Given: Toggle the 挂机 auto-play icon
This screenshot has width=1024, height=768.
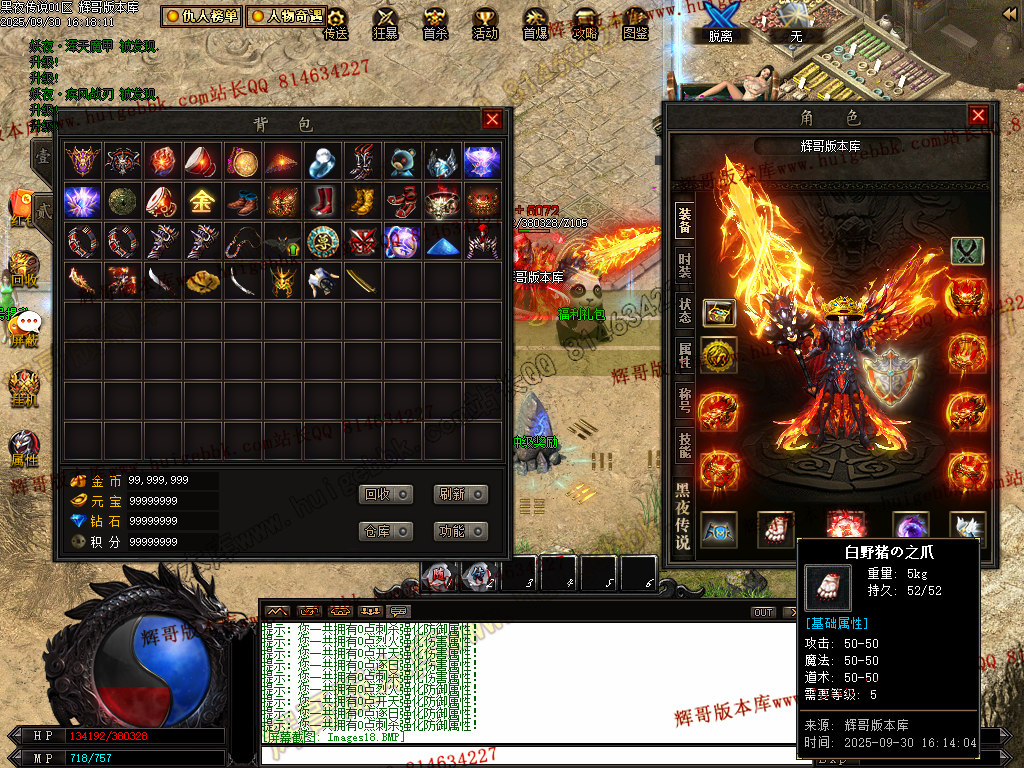Looking at the screenshot, I should (23, 384).
